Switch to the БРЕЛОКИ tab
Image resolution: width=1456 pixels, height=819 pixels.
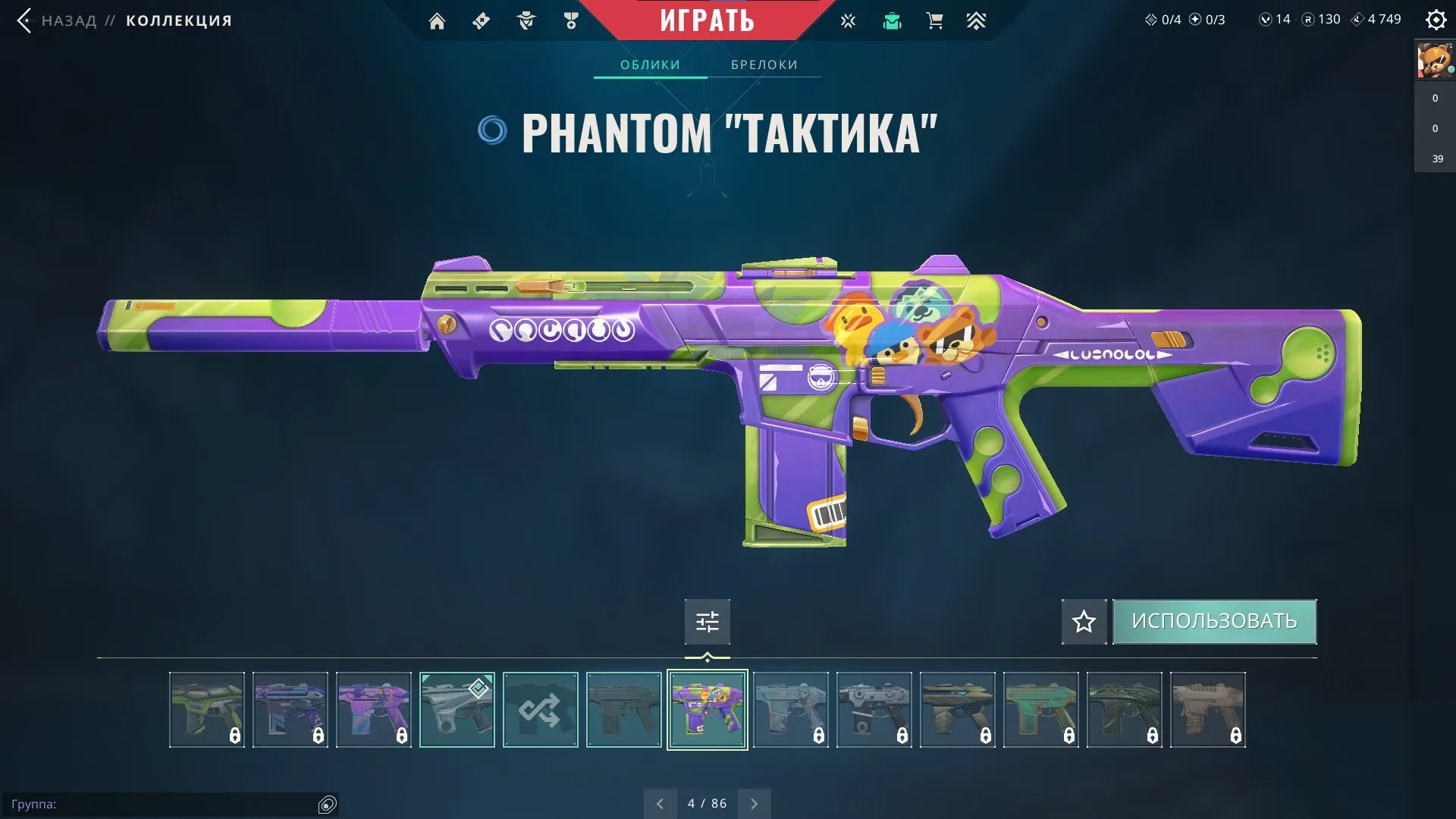point(764,64)
